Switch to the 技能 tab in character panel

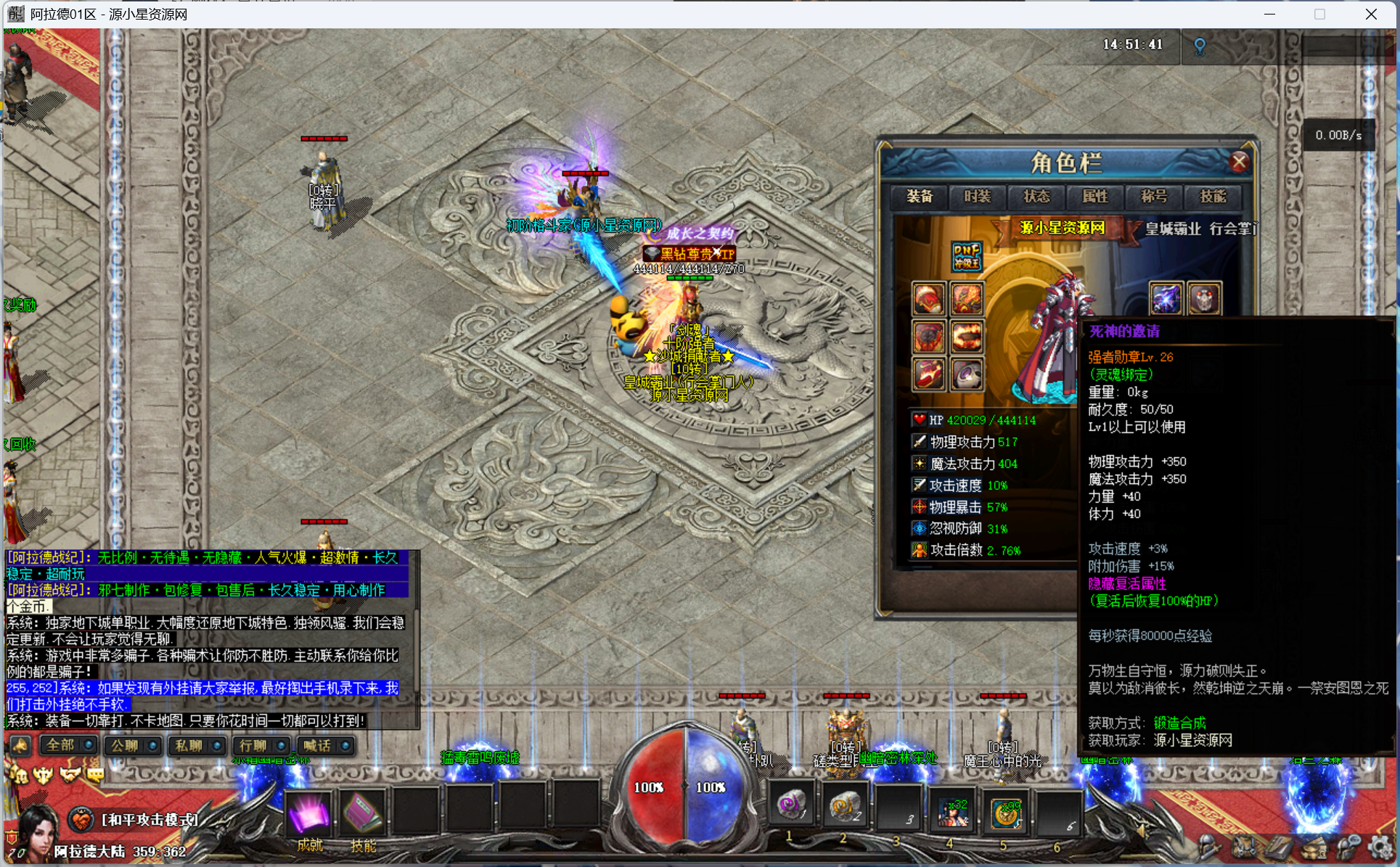point(1213,197)
